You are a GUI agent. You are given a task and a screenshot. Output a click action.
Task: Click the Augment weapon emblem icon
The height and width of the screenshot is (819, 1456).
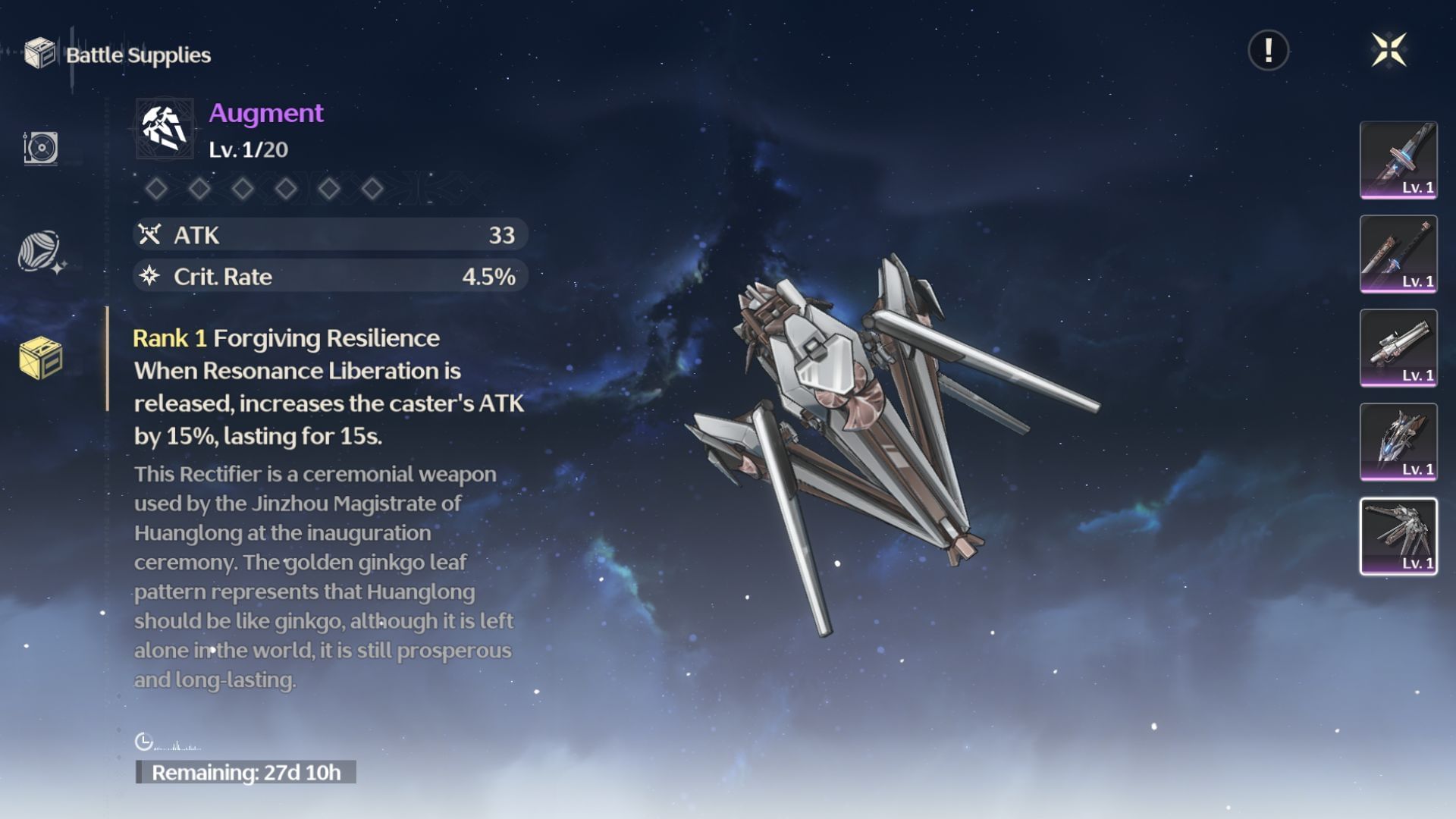[165, 128]
